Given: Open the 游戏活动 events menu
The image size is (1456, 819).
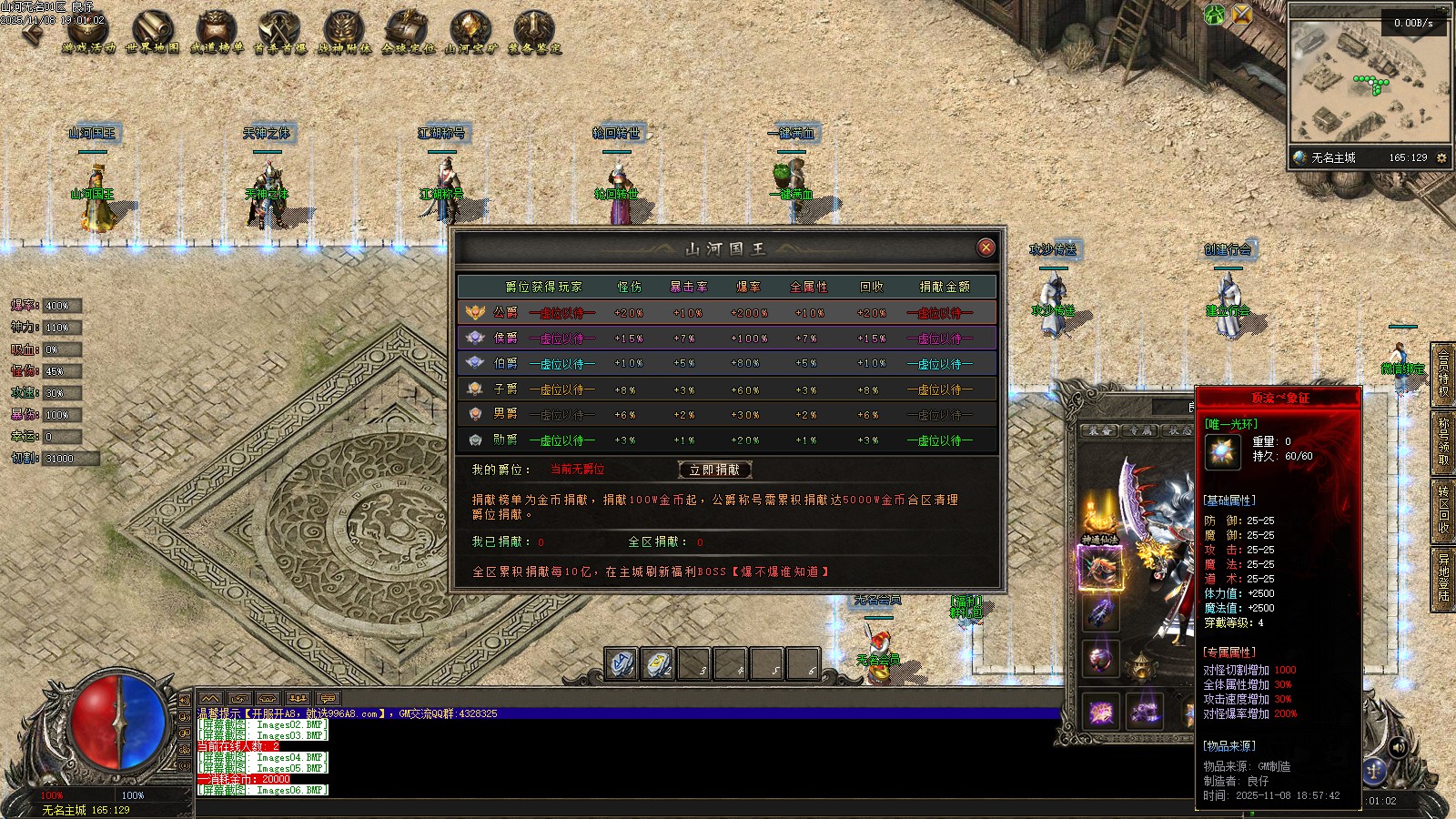Looking at the screenshot, I should [x=88, y=33].
